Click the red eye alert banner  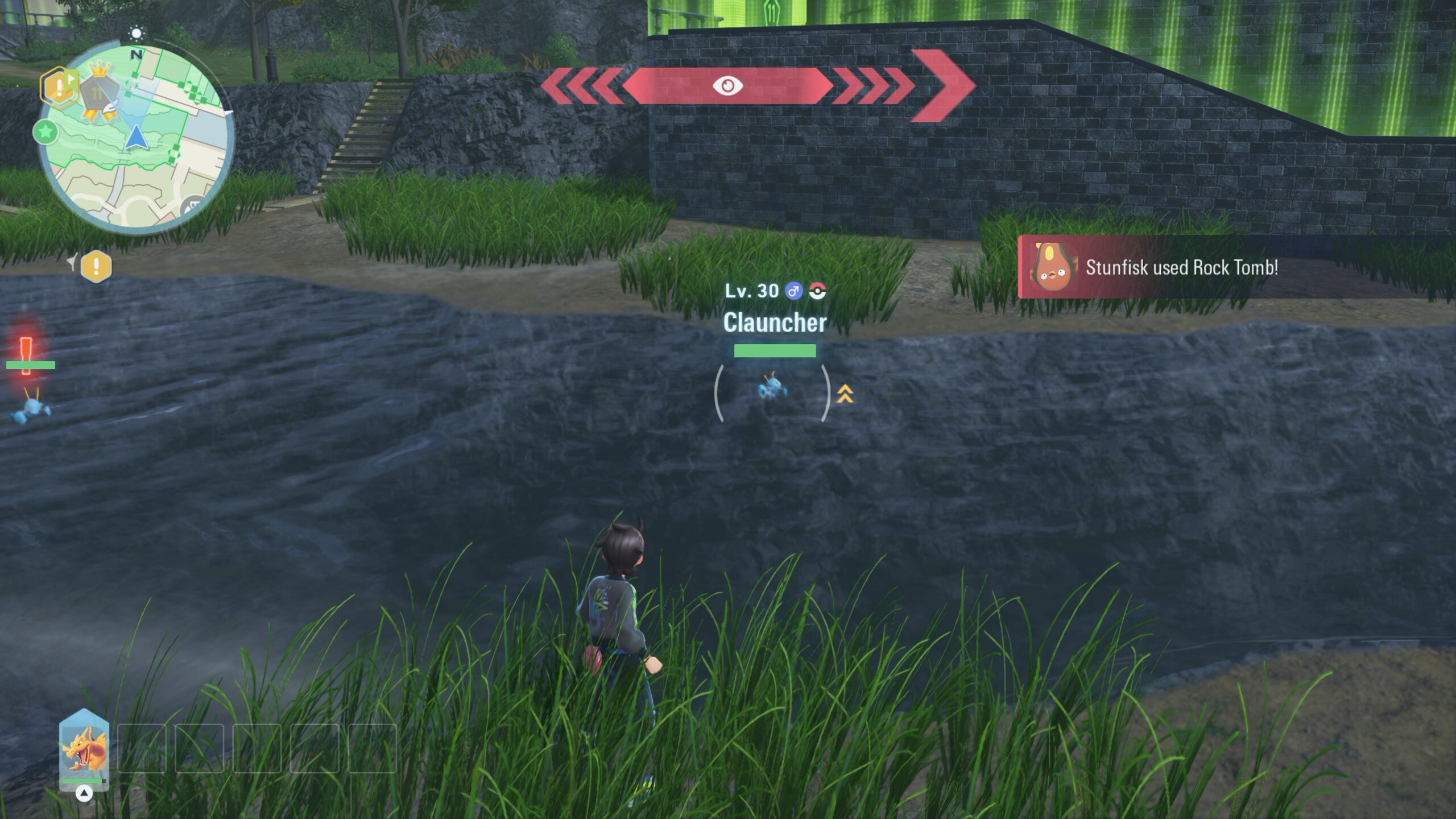pyautogui.click(x=728, y=86)
